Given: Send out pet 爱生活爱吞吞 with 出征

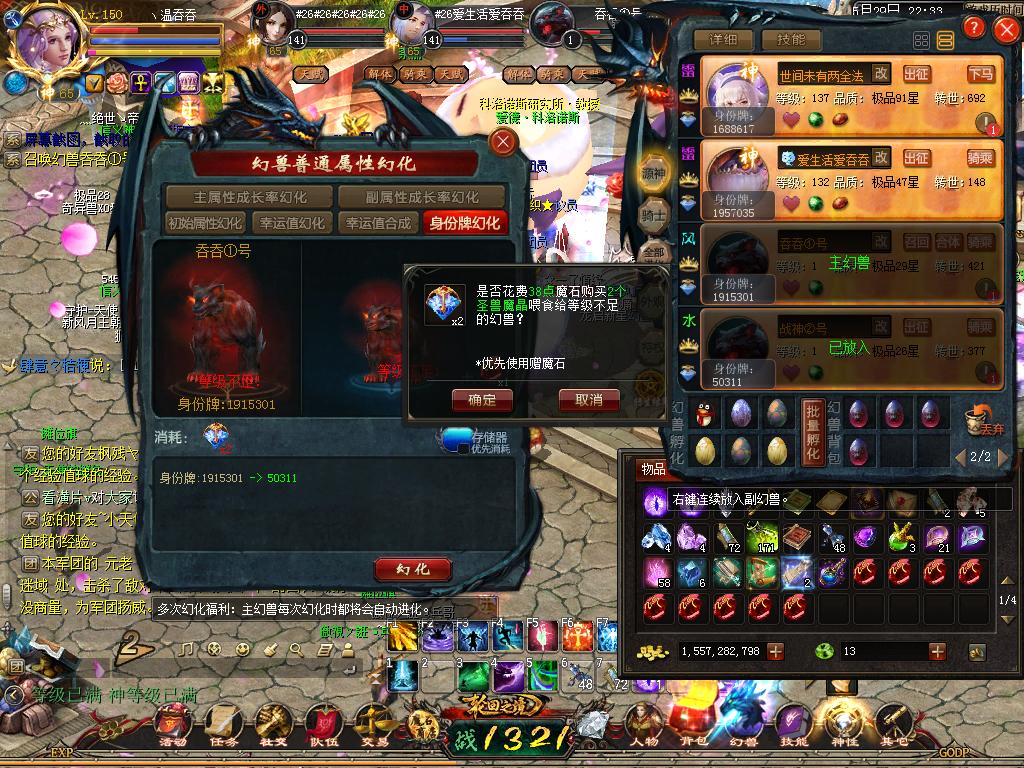Looking at the screenshot, I should [916, 158].
